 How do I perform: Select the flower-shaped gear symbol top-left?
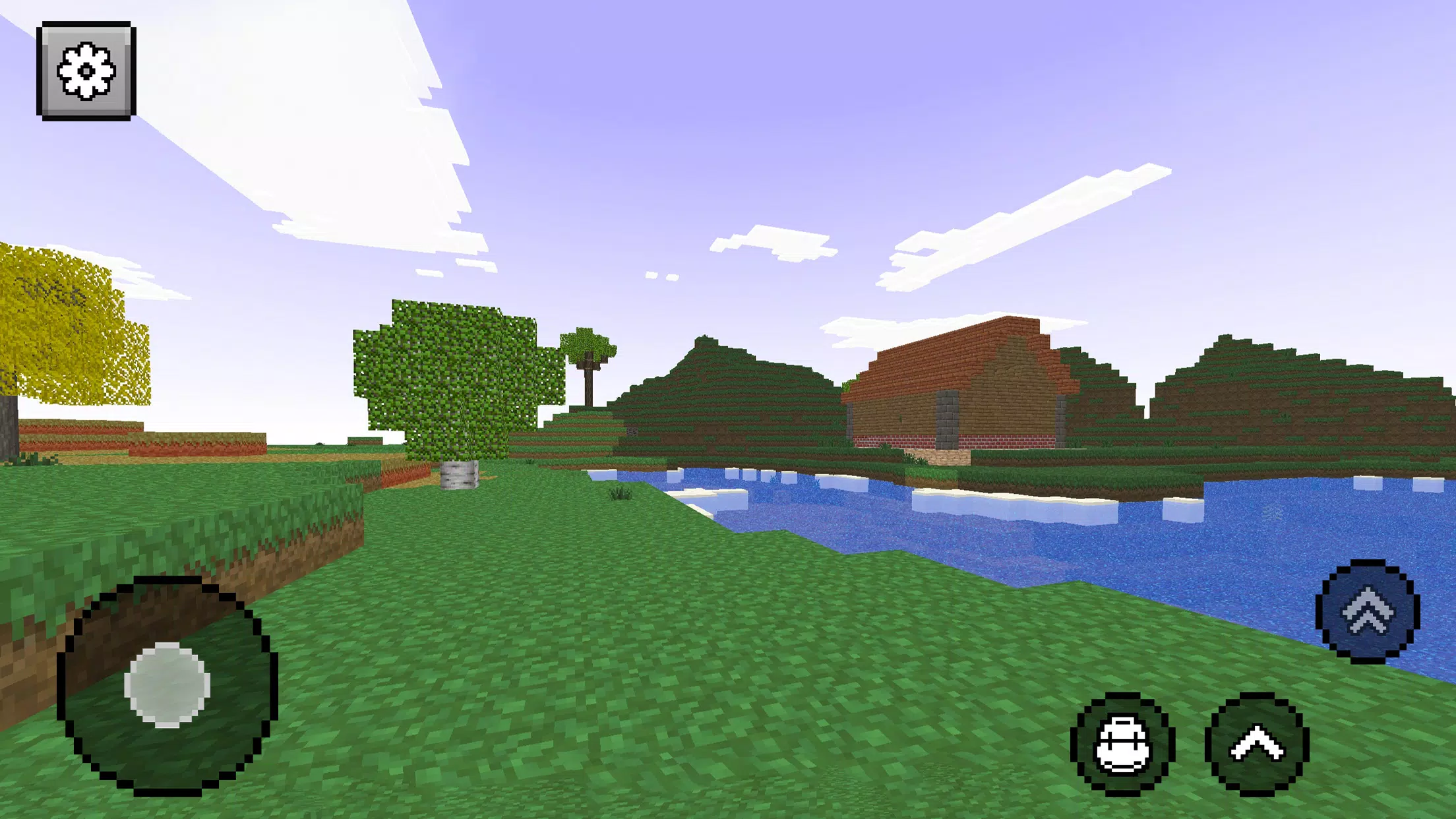click(x=87, y=70)
